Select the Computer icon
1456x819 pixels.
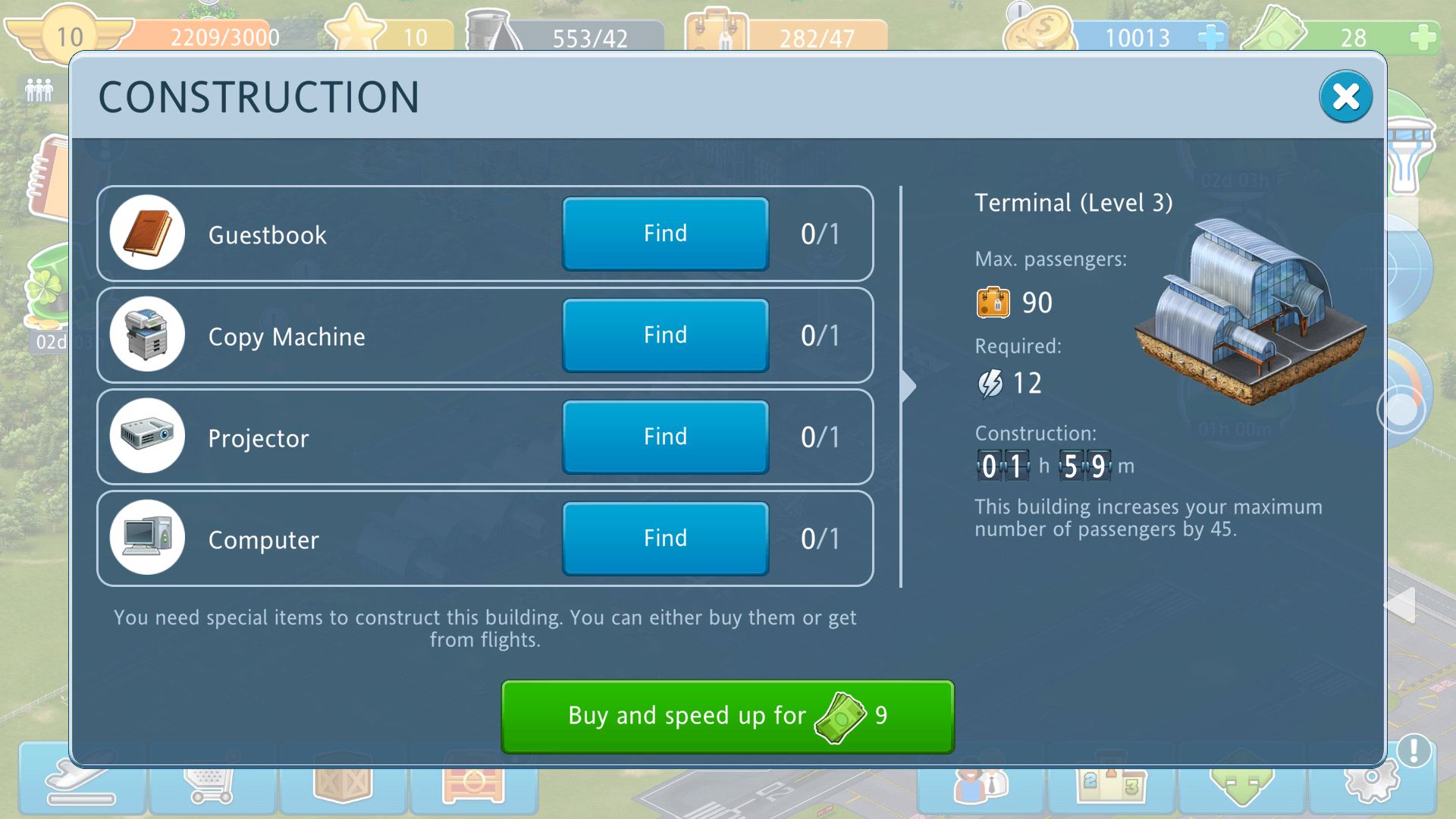(147, 538)
